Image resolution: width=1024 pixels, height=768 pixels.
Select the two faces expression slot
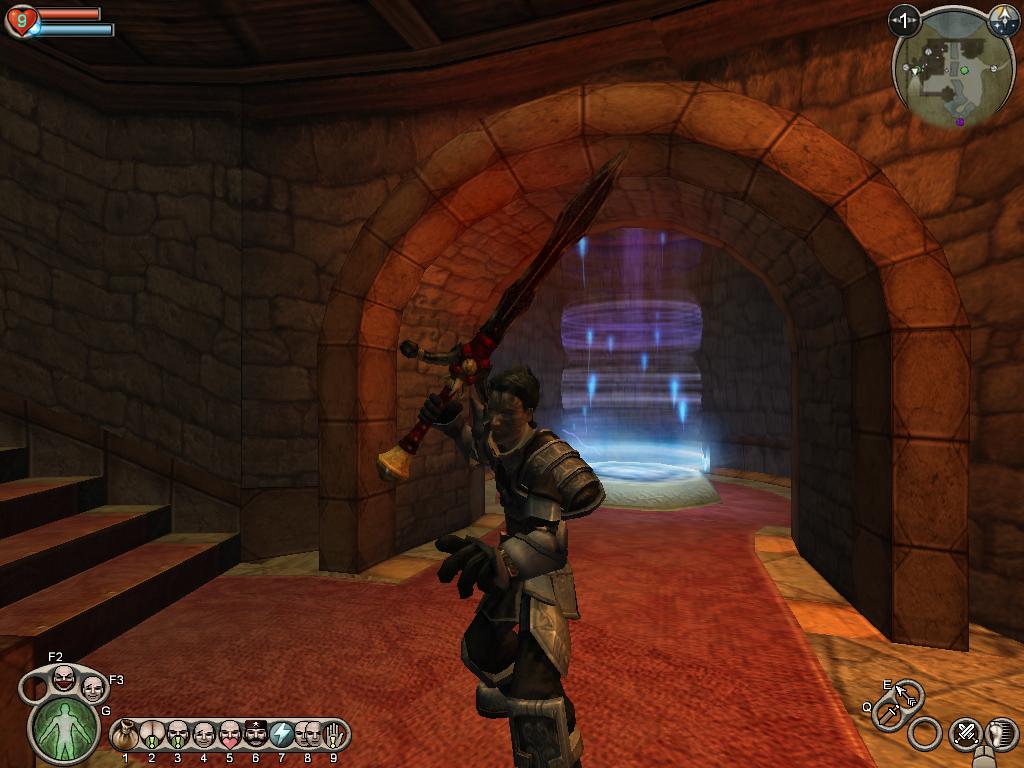click(307, 735)
